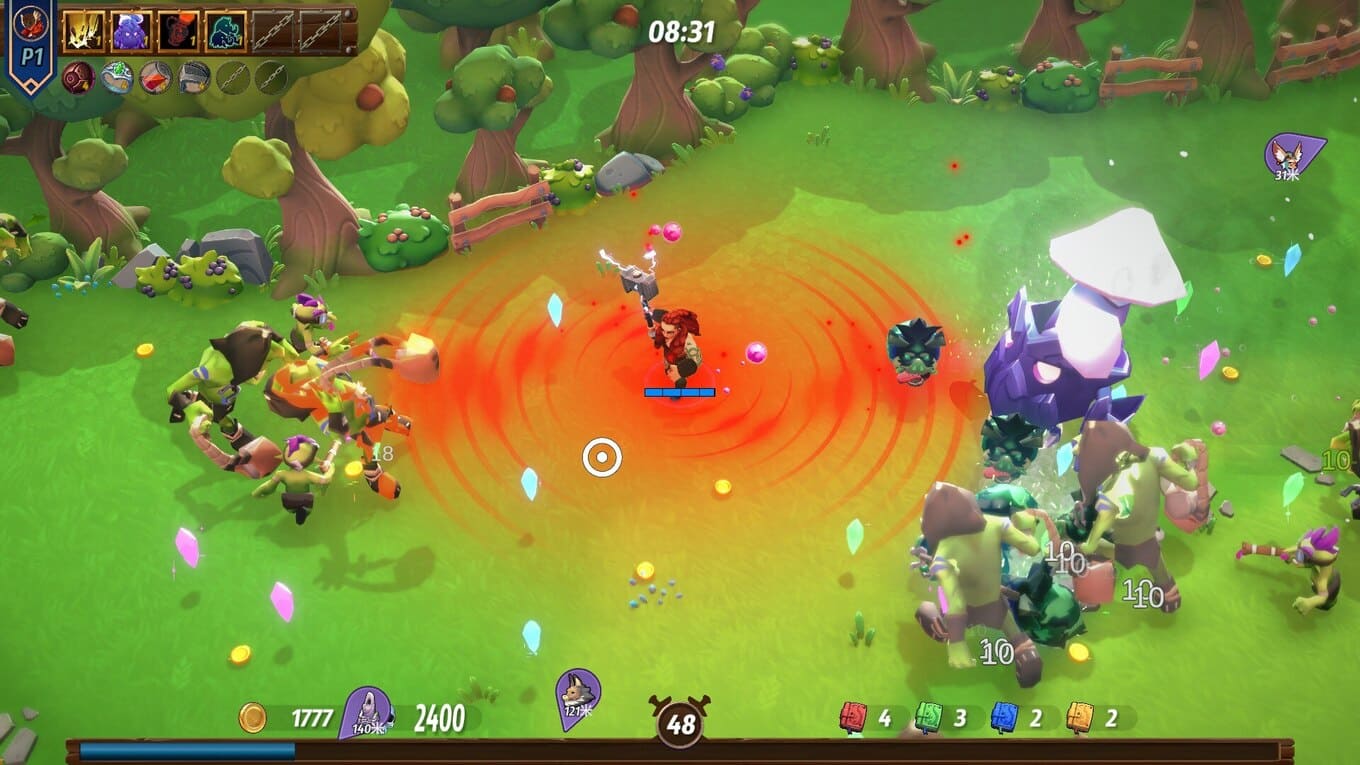Click the red spellbook counter icon
This screenshot has width=1360, height=765.
click(x=853, y=717)
